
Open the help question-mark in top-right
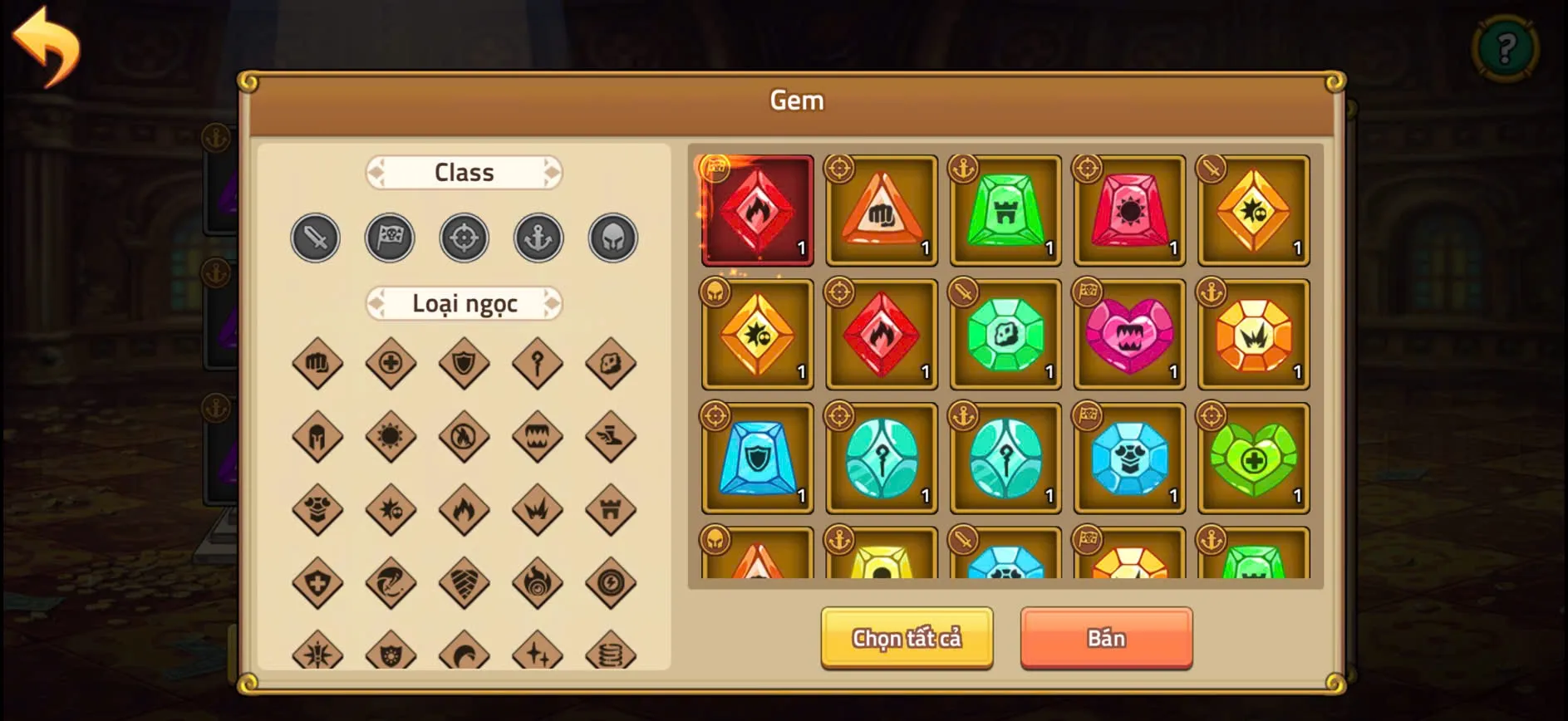click(1506, 47)
